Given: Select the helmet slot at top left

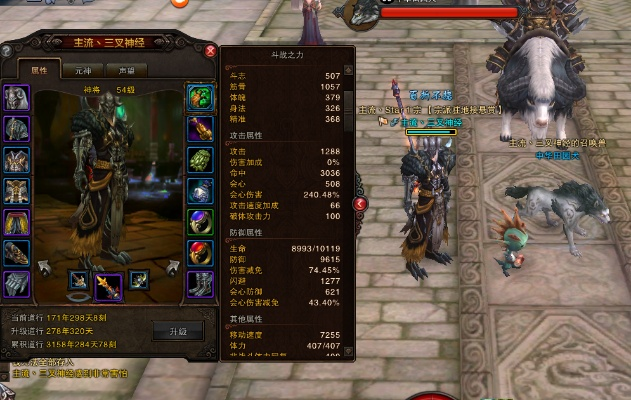Looking at the screenshot, I should pyautogui.click(x=17, y=98).
